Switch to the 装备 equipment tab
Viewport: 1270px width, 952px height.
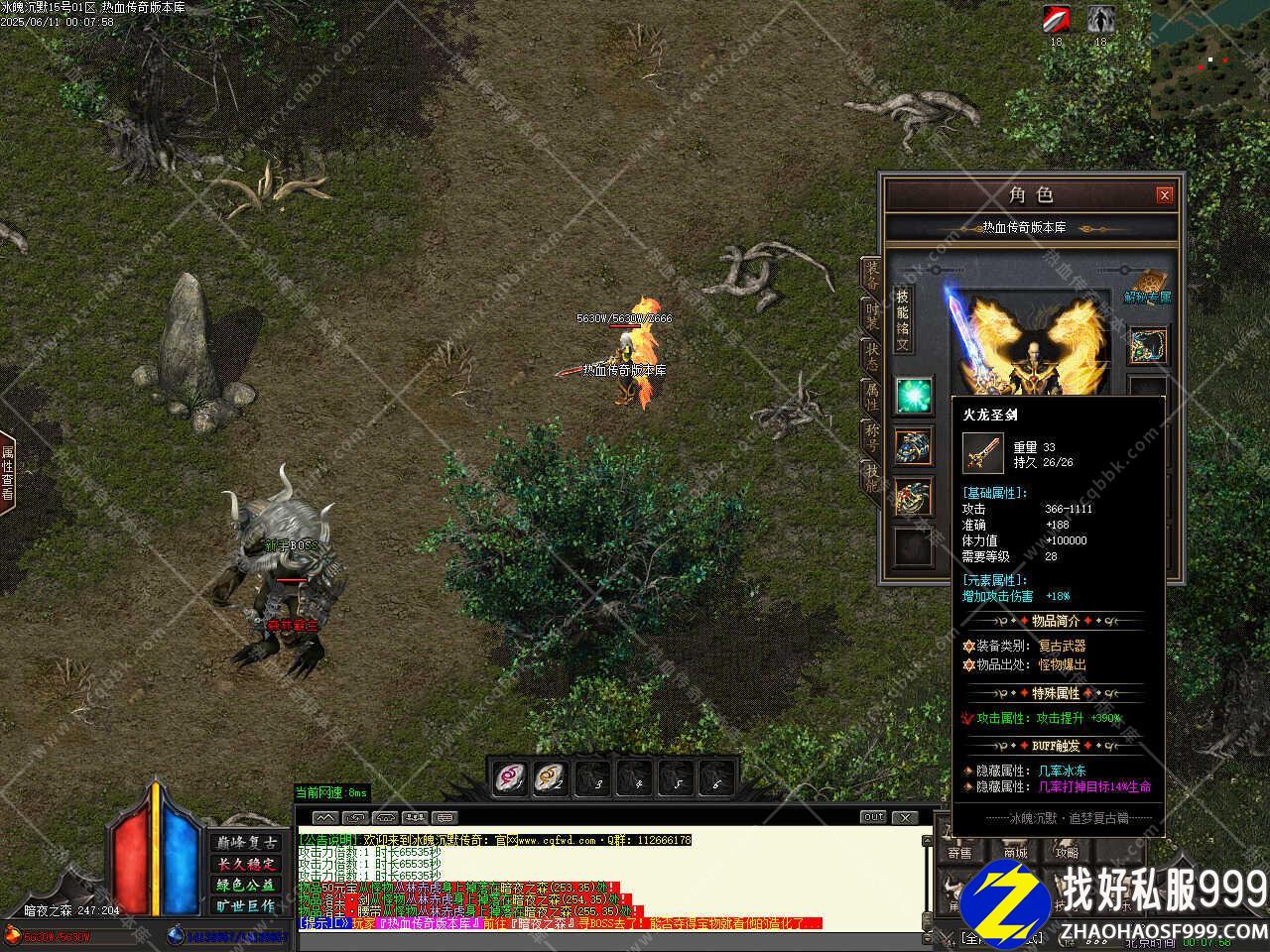[871, 274]
